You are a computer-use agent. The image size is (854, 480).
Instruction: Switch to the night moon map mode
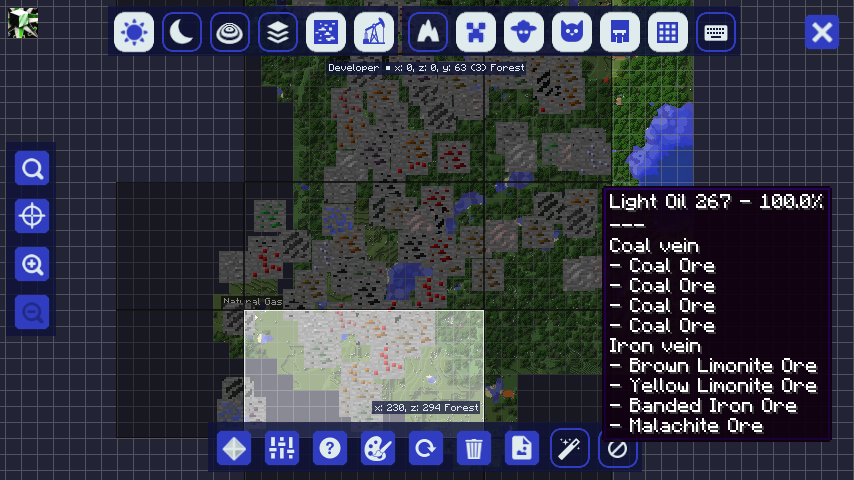pyautogui.click(x=182, y=33)
